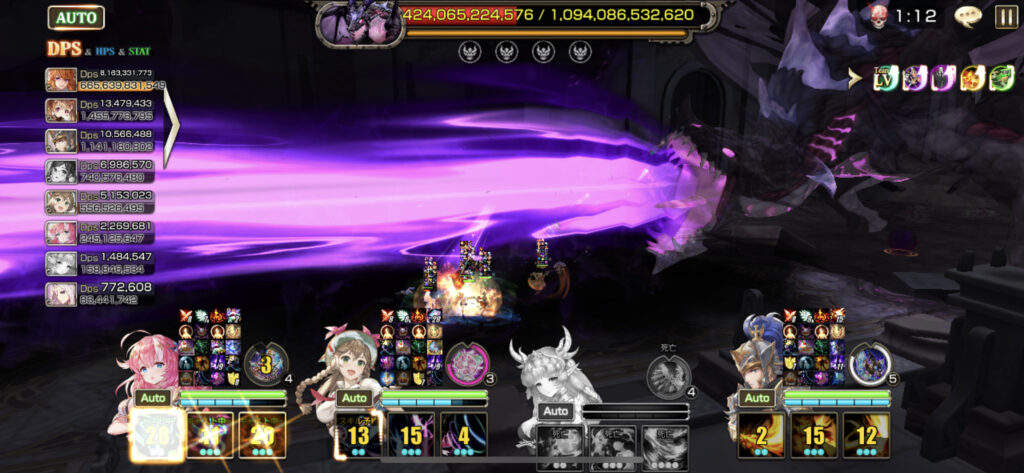Use the skill with cooldown 4
This screenshot has width=1024, height=473.
click(464, 435)
